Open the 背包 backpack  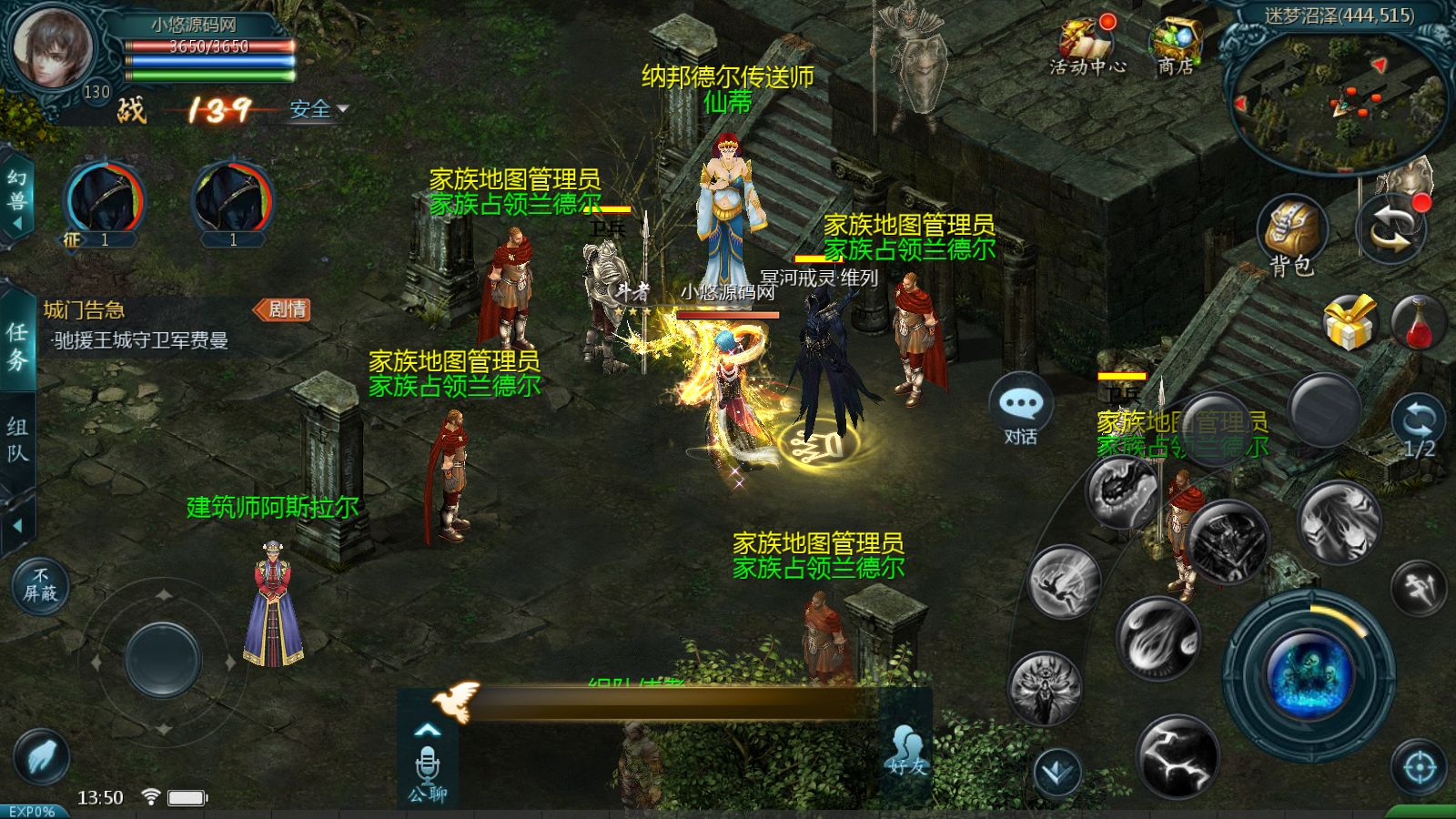[1292, 234]
